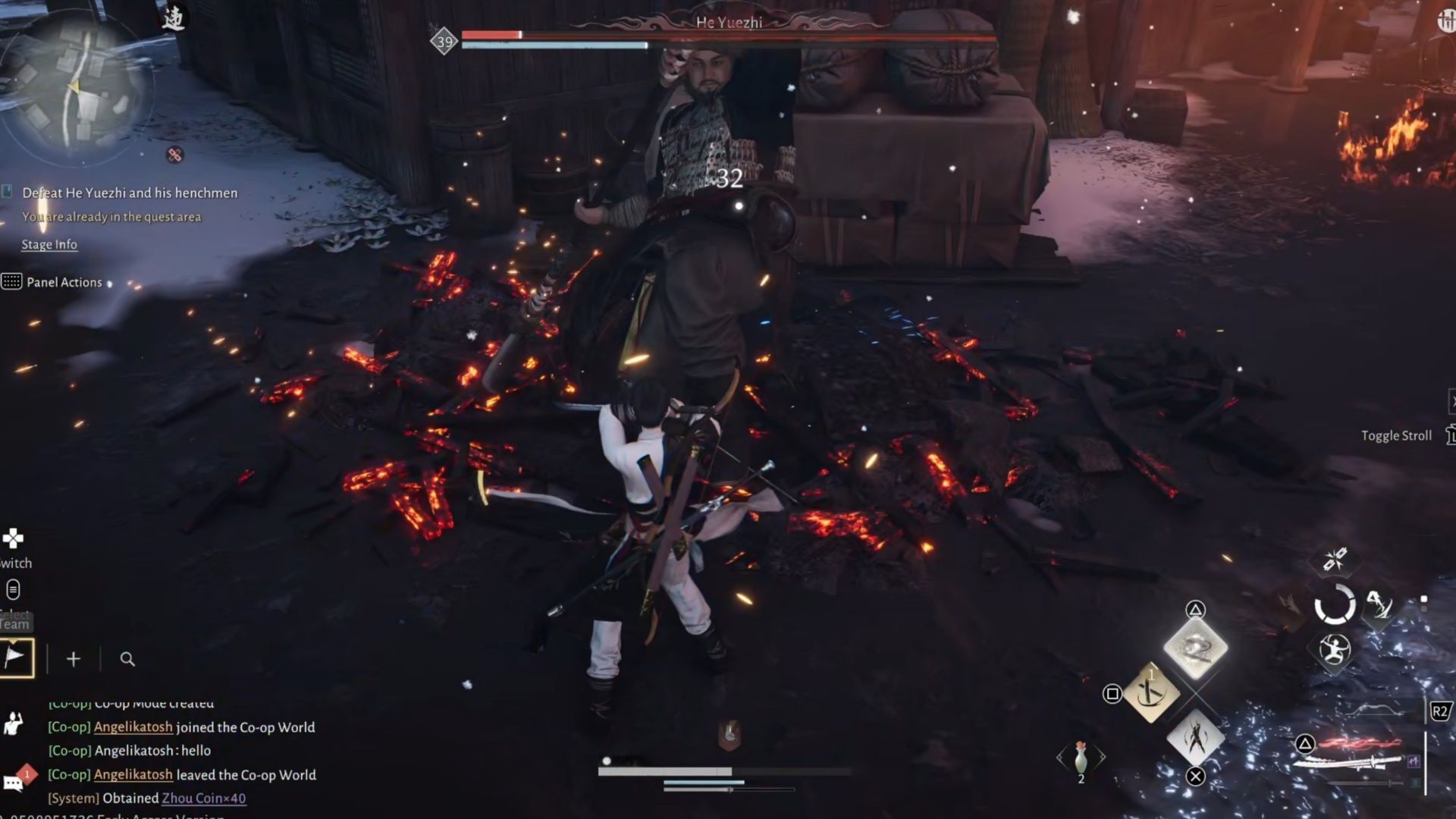The image size is (1456, 819).
Task: Switch to the flag chat tab
Action: coord(17,658)
